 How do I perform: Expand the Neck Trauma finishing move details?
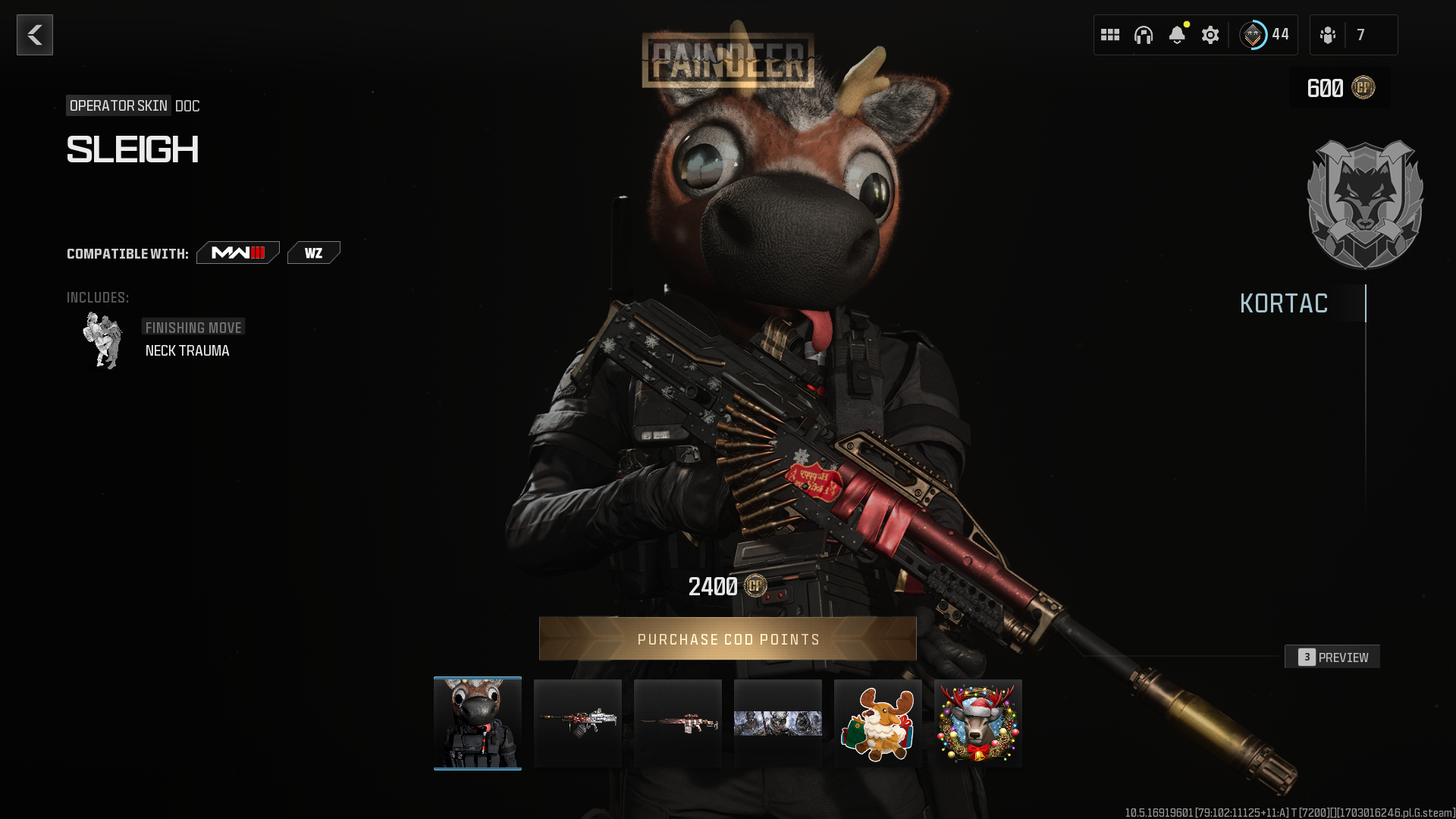point(187,350)
